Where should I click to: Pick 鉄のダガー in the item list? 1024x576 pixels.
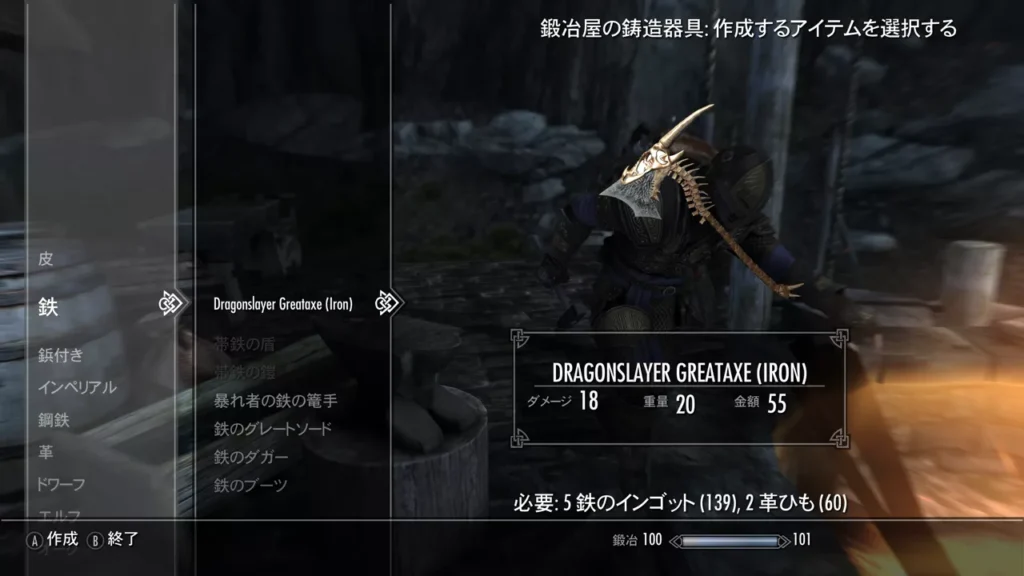(250, 457)
